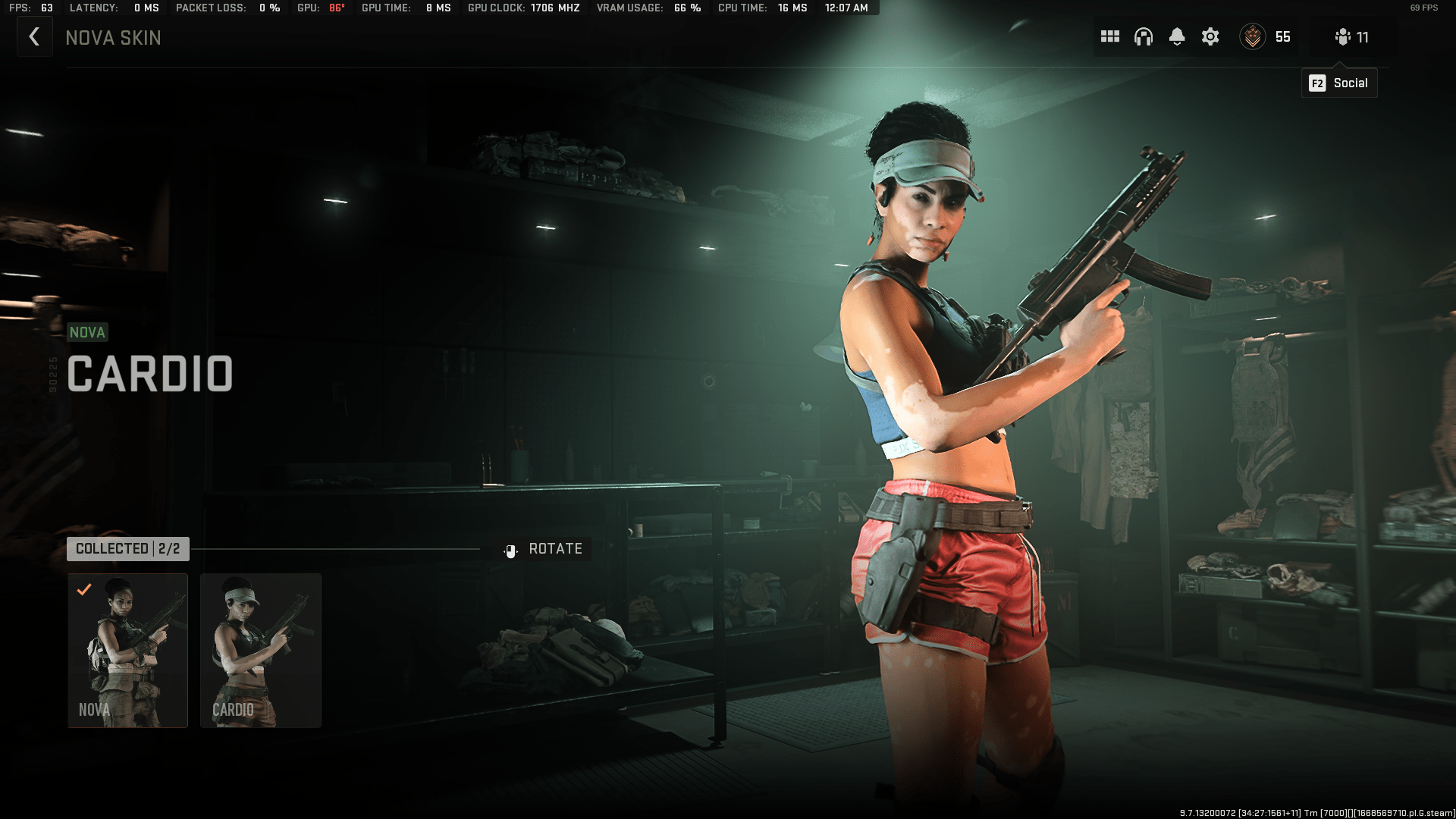Select the default Nova skin thumbnail
The image size is (1456, 819).
tap(127, 651)
